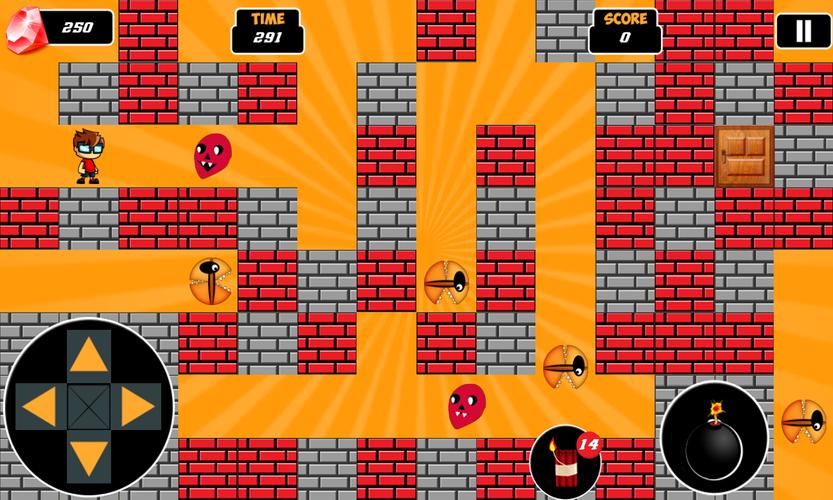Tap the left arrow on the d-pad
This screenshot has width=833, height=500.
tap(38, 406)
